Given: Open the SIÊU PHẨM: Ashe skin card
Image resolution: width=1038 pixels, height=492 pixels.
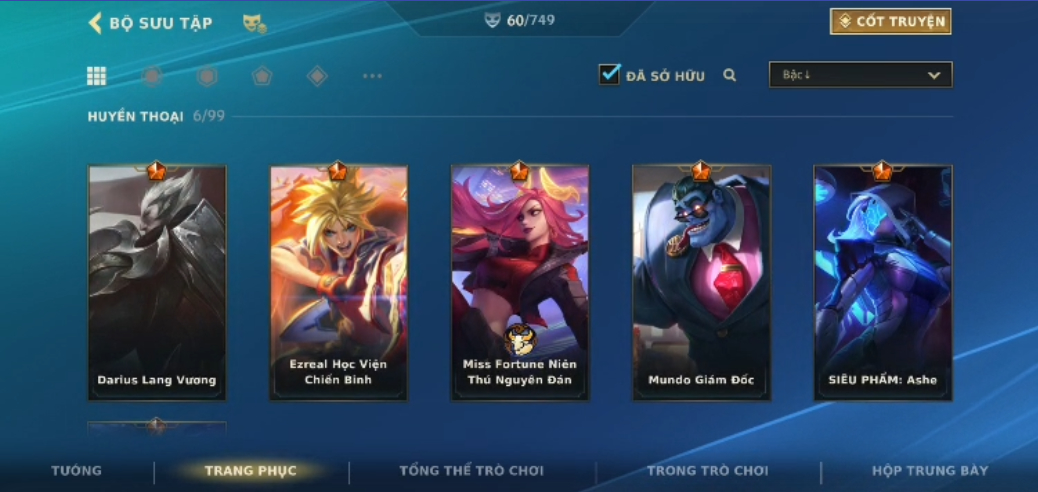Looking at the screenshot, I should pyautogui.click(x=883, y=283).
